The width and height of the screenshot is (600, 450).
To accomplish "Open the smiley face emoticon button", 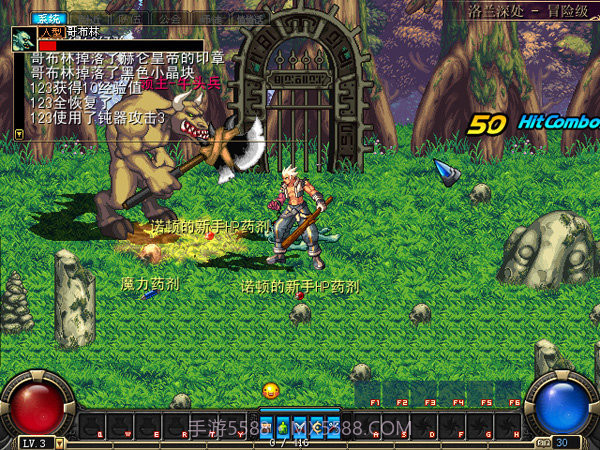I will pyautogui.click(x=270, y=390).
